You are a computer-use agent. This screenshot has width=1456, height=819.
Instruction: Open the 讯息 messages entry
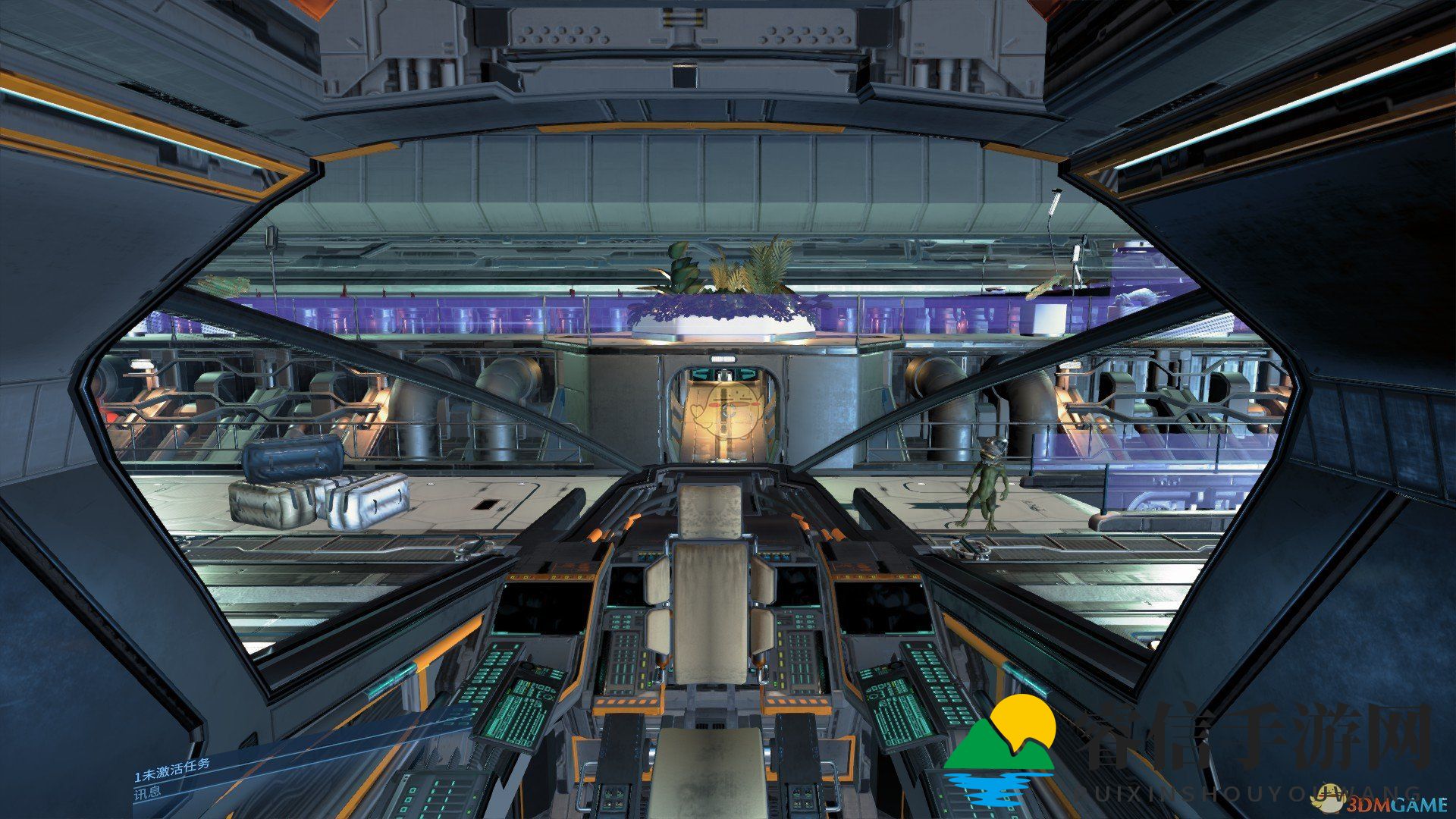tap(149, 793)
